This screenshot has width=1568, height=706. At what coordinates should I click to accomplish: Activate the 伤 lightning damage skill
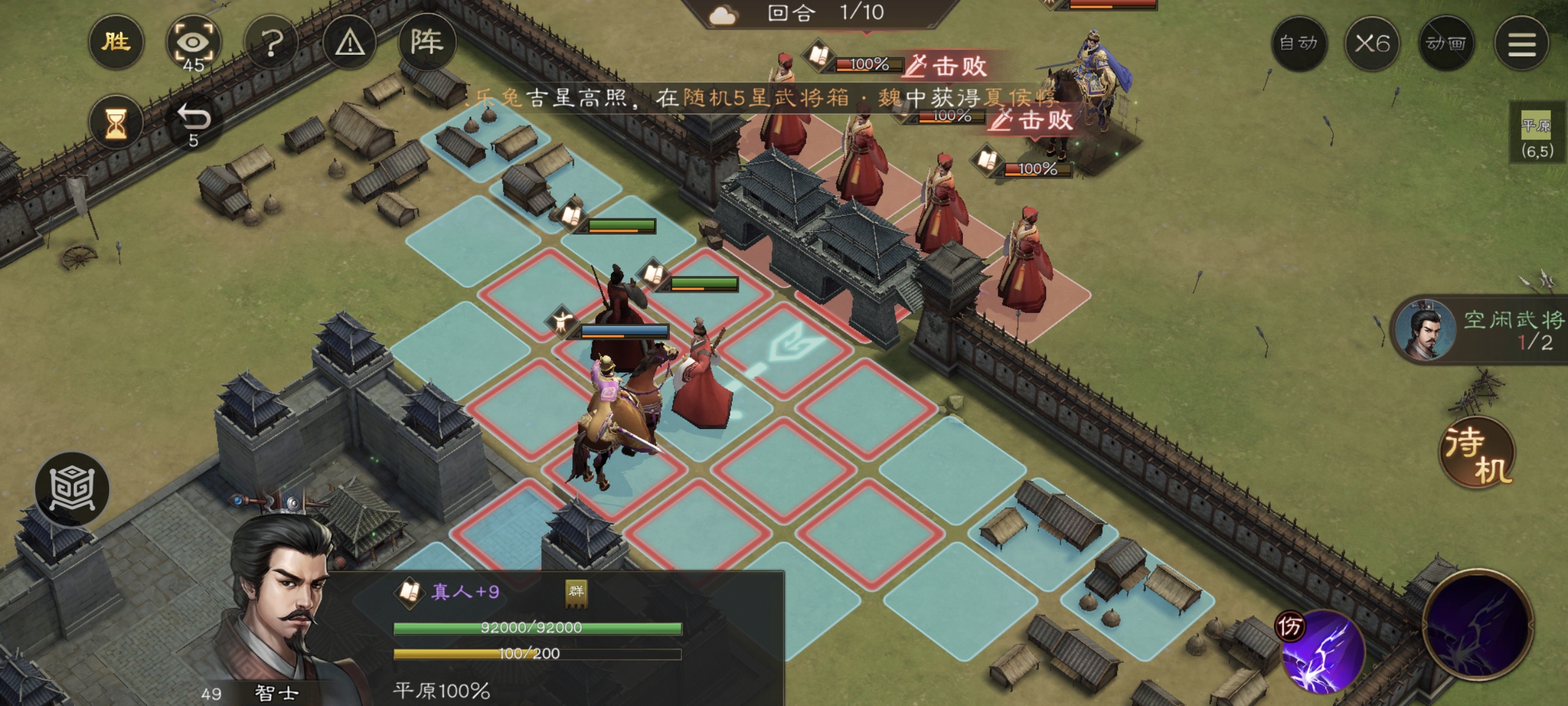1321,651
